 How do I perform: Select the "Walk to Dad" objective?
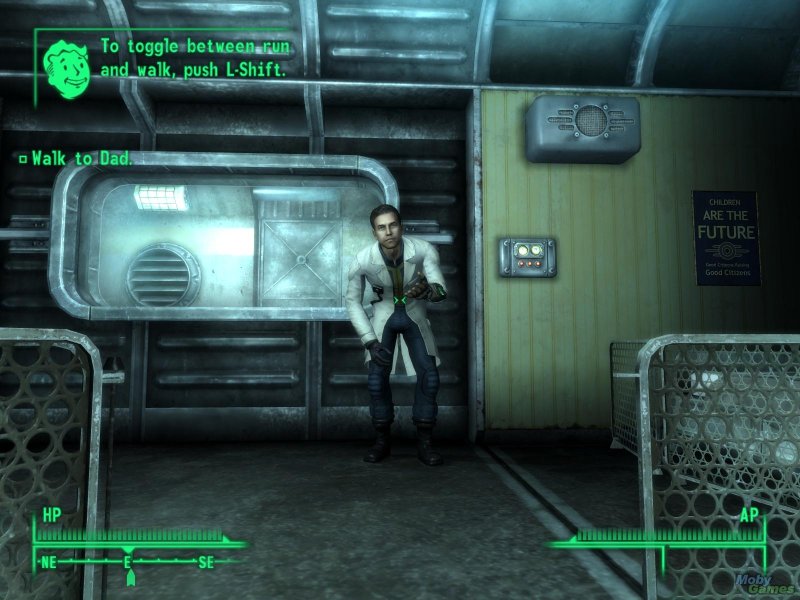[82, 158]
